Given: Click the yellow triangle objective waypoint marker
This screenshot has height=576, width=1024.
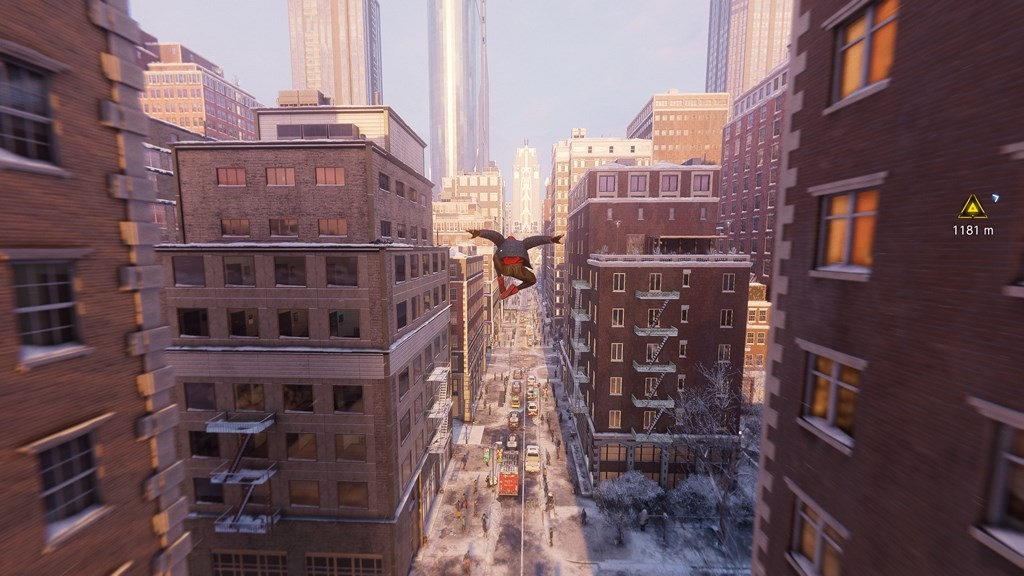Looking at the screenshot, I should click(972, 207).
